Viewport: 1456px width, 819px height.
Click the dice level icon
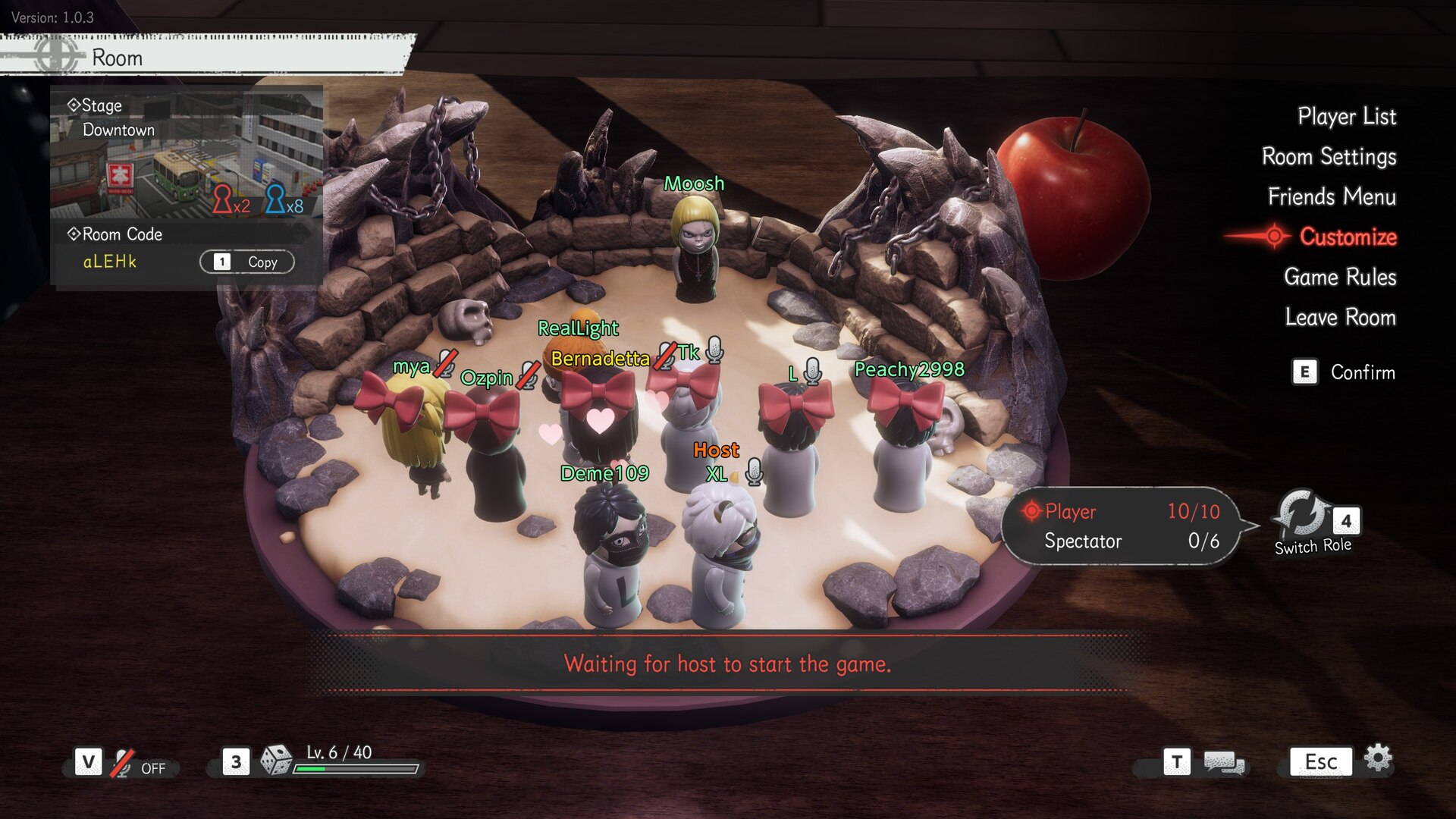click(275, 761)
